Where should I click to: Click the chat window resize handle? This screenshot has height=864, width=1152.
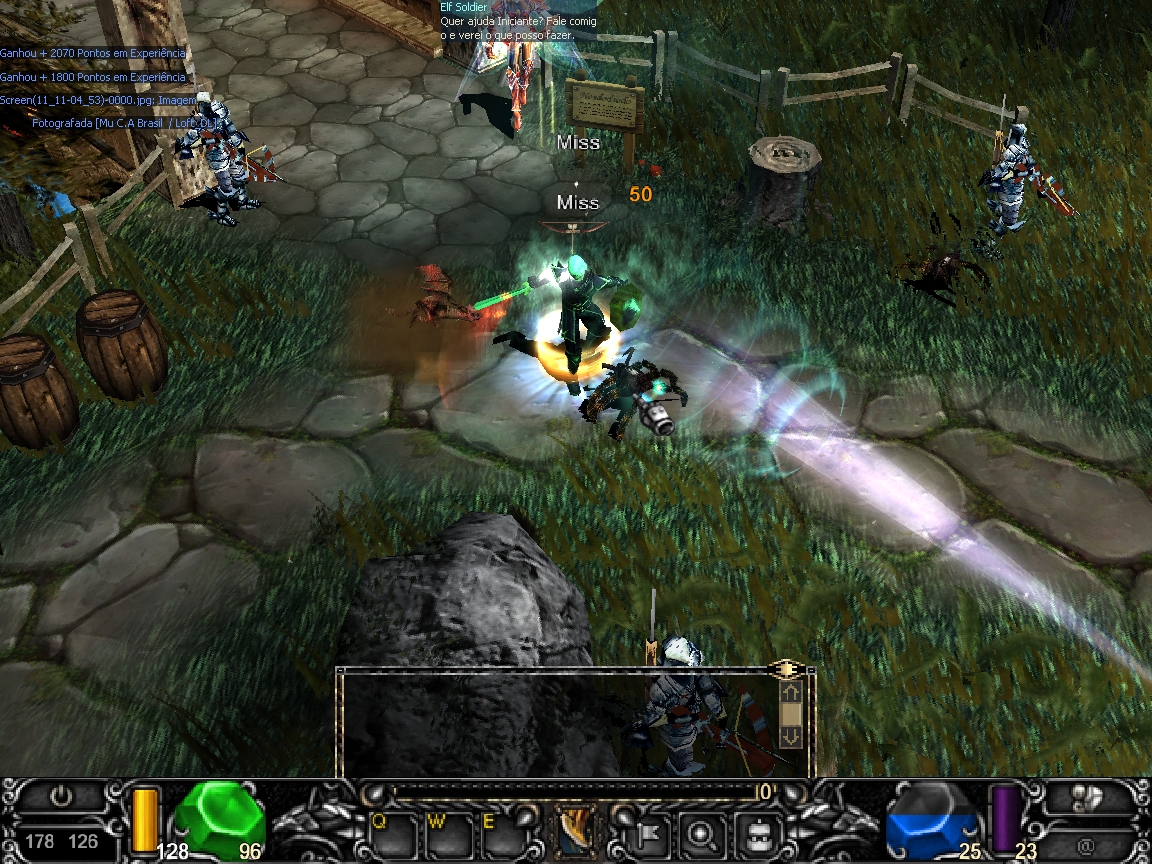[786, 668]
